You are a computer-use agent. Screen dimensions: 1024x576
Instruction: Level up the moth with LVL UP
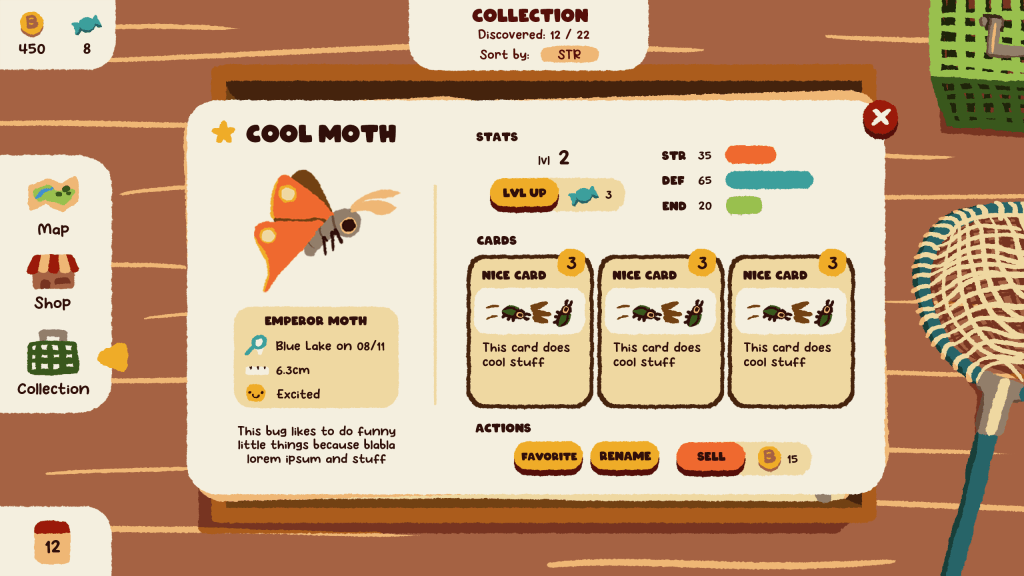point(525,193)
